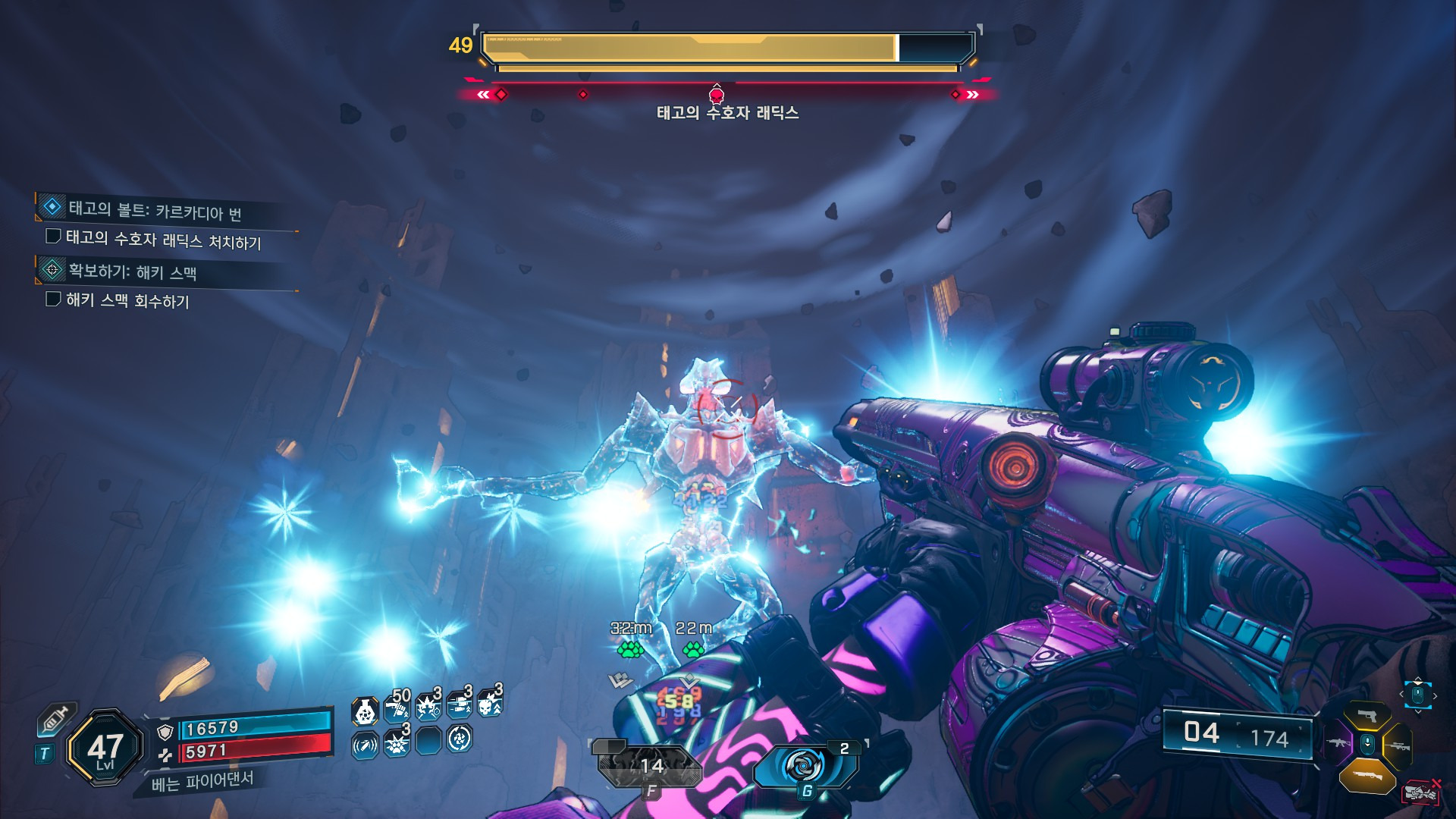Viewport: 1456px width, 819px height.
Task: Open the level 47 character badge
Action: (x=105, y=748)
